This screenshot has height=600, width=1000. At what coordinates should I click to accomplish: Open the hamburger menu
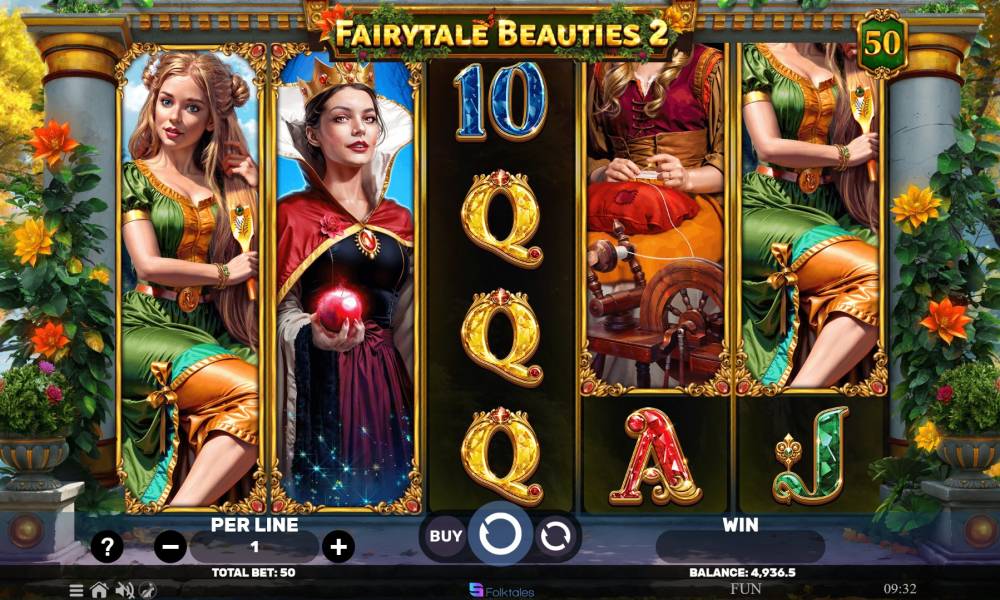point(77,590)
